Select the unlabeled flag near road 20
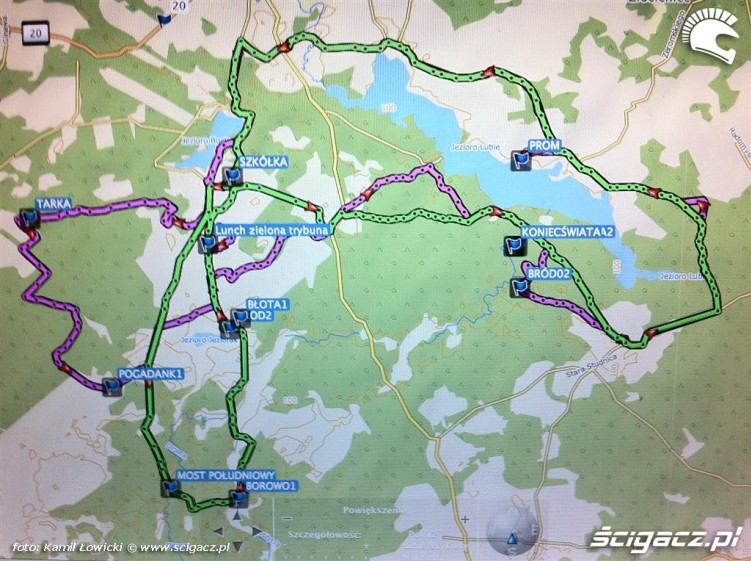 click(165, 18)
